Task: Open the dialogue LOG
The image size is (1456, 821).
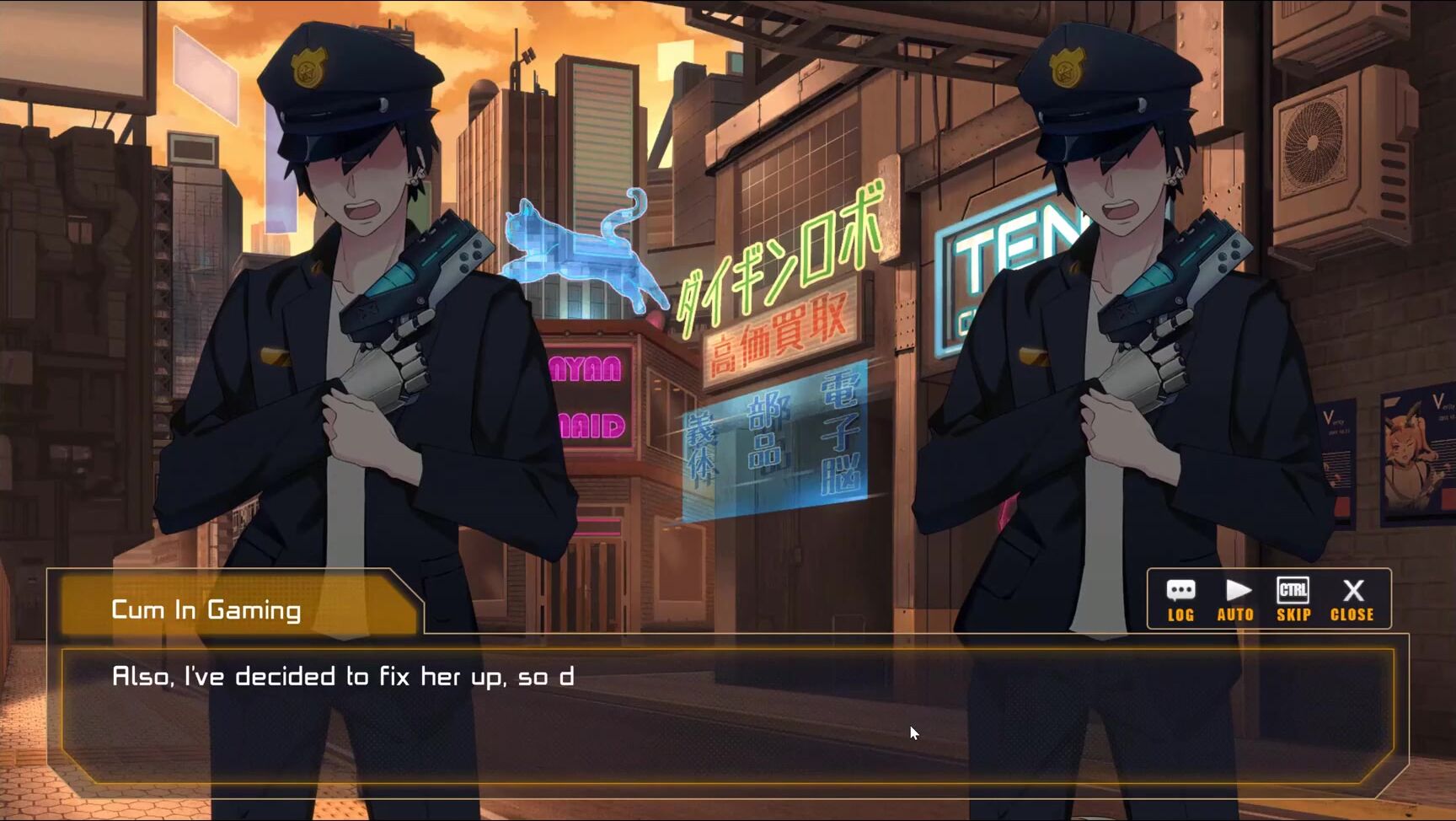Action: [x=1180, y=599]
